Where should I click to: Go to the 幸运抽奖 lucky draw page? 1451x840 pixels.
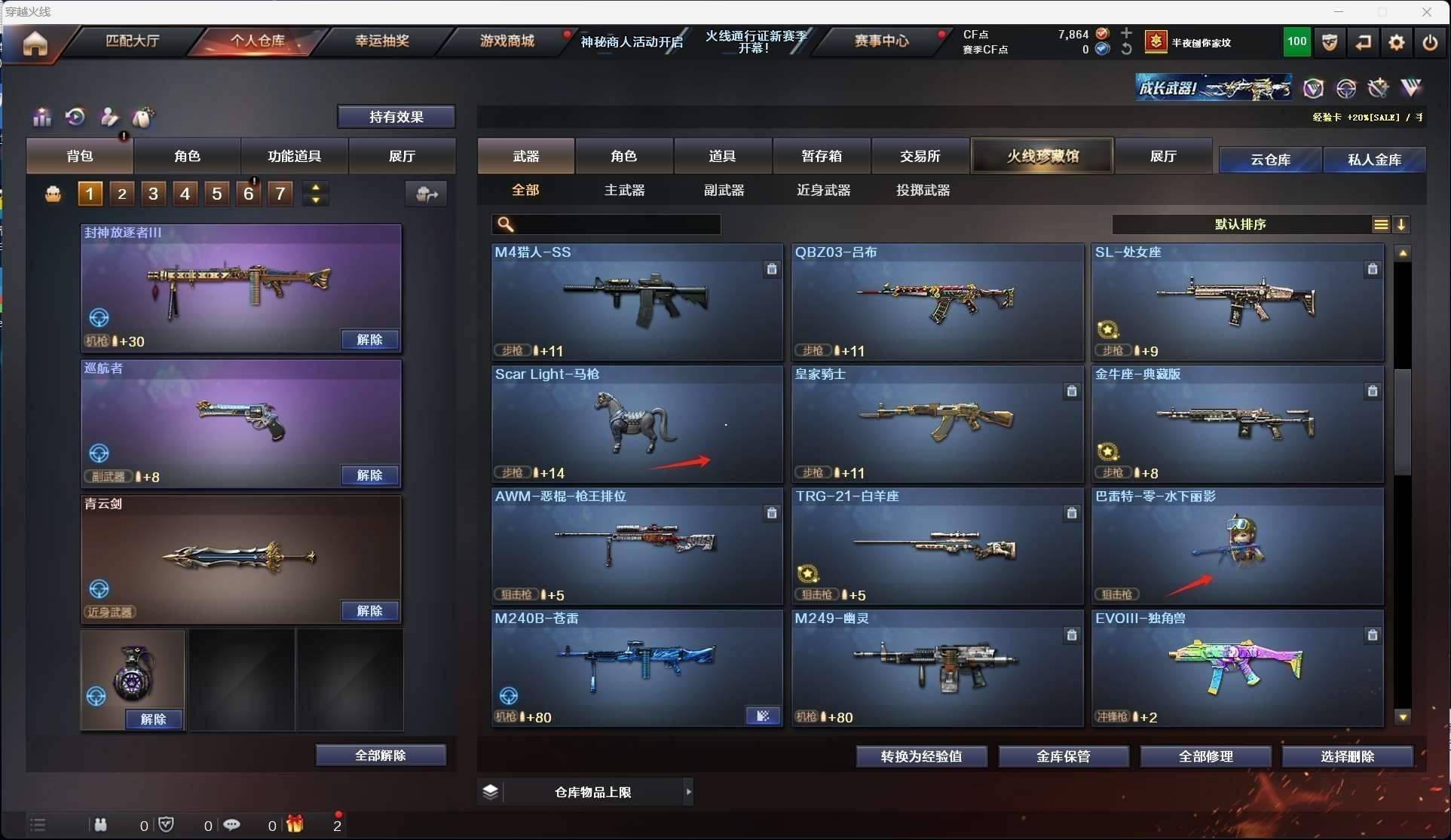[x=381, y=41]
